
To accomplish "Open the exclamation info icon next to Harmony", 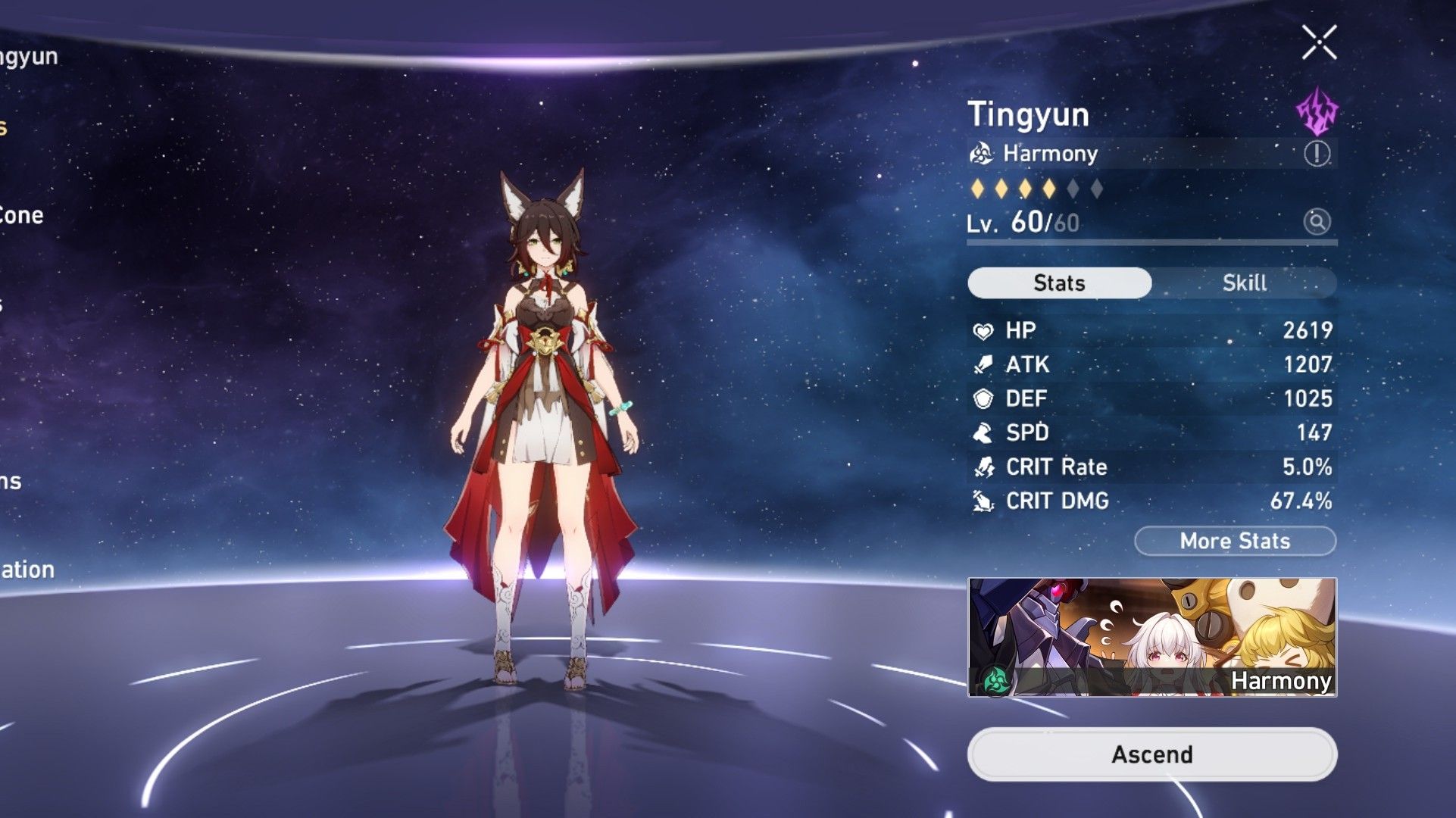I will tap(1319, 154).
